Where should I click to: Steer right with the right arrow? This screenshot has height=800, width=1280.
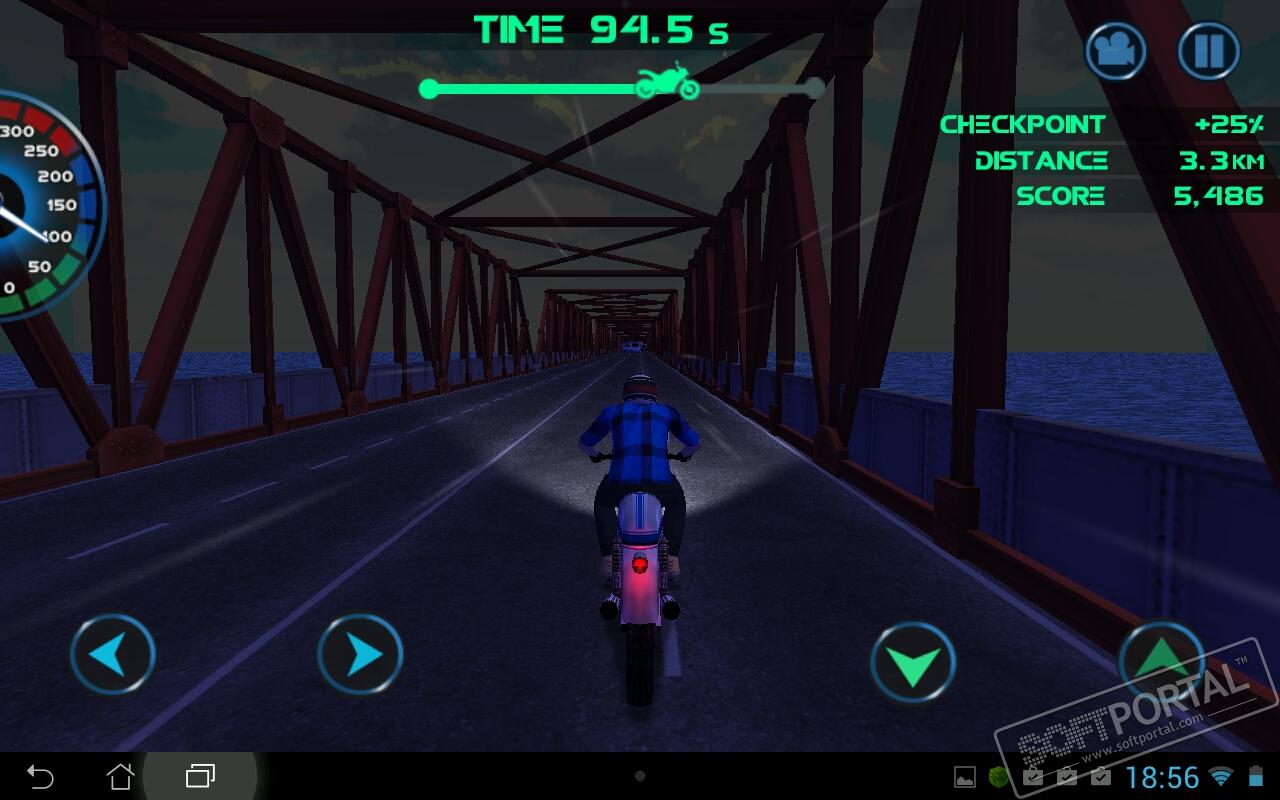(360, 656)
